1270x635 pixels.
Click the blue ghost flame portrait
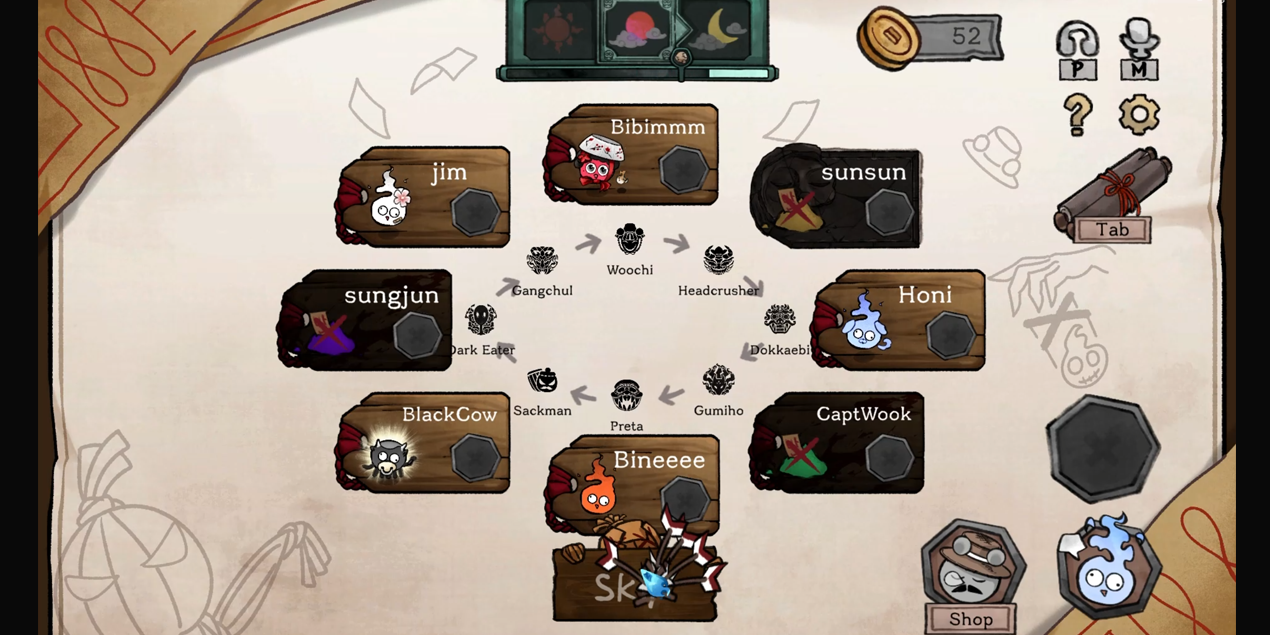coord(1107,567)
